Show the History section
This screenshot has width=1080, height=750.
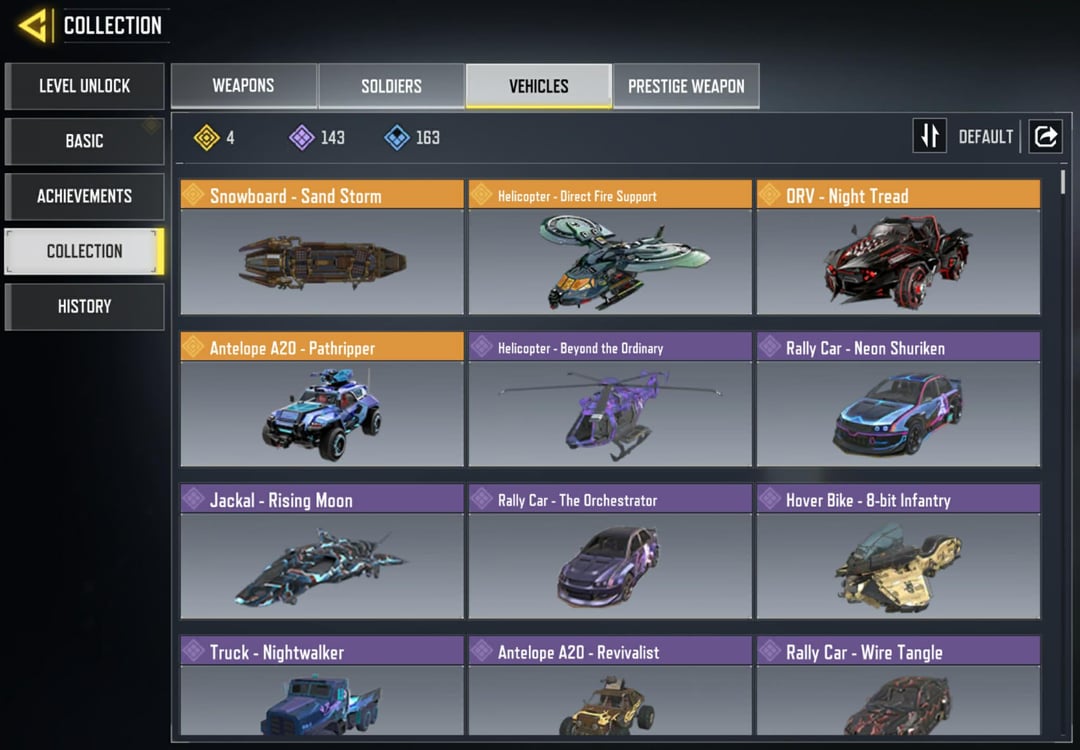[84, 306]
